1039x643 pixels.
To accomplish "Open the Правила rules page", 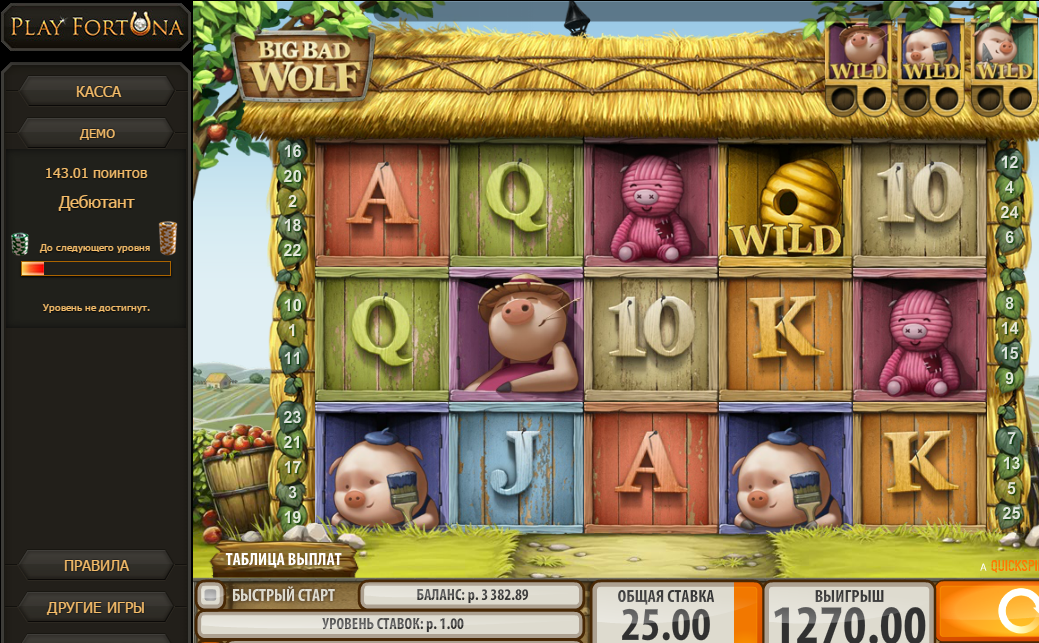I will [x=96, y=566].
